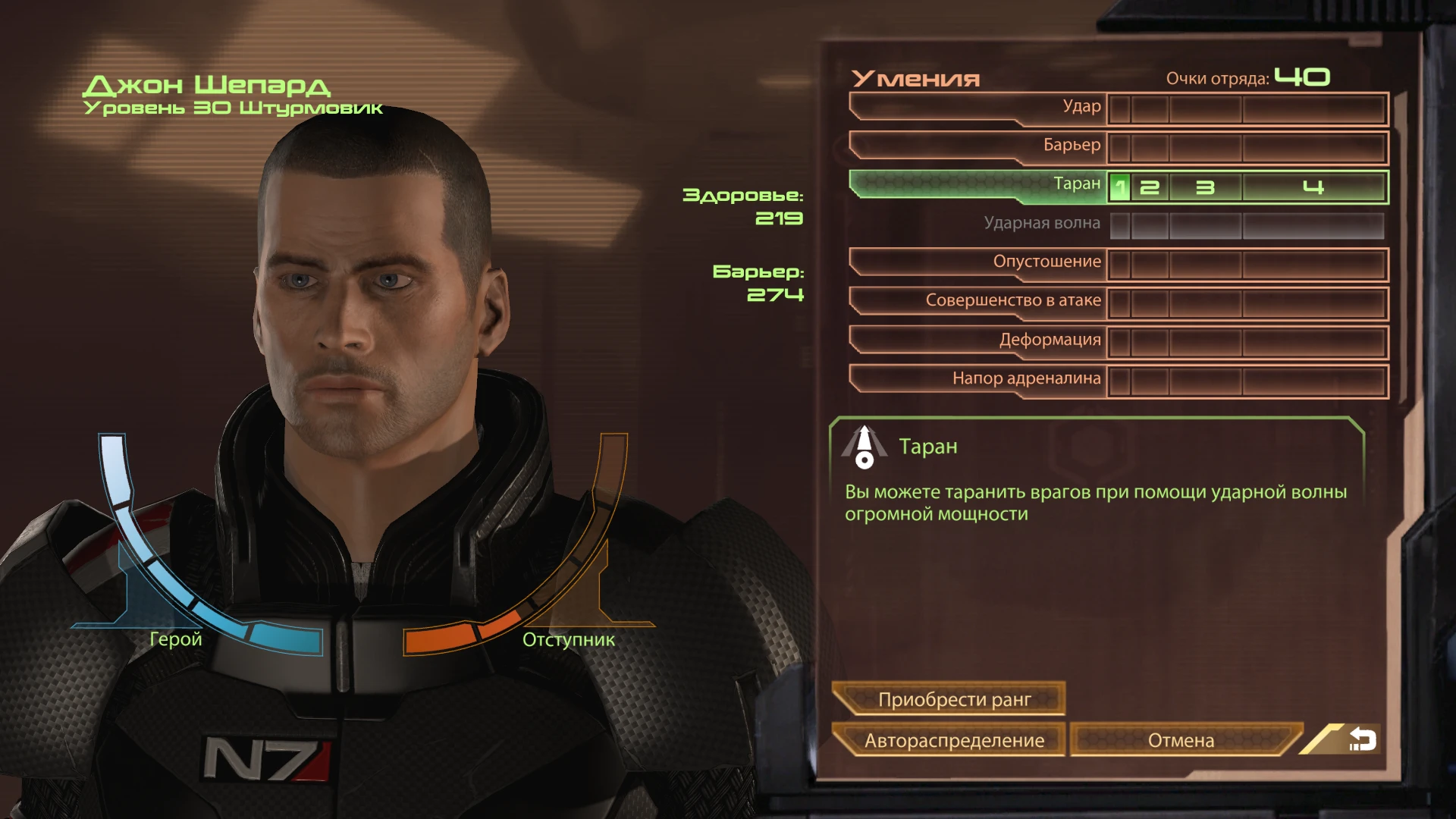Select rank 1 of Таран
The height and width of the screenshot is (819, 1456).
pos(1119,184)
